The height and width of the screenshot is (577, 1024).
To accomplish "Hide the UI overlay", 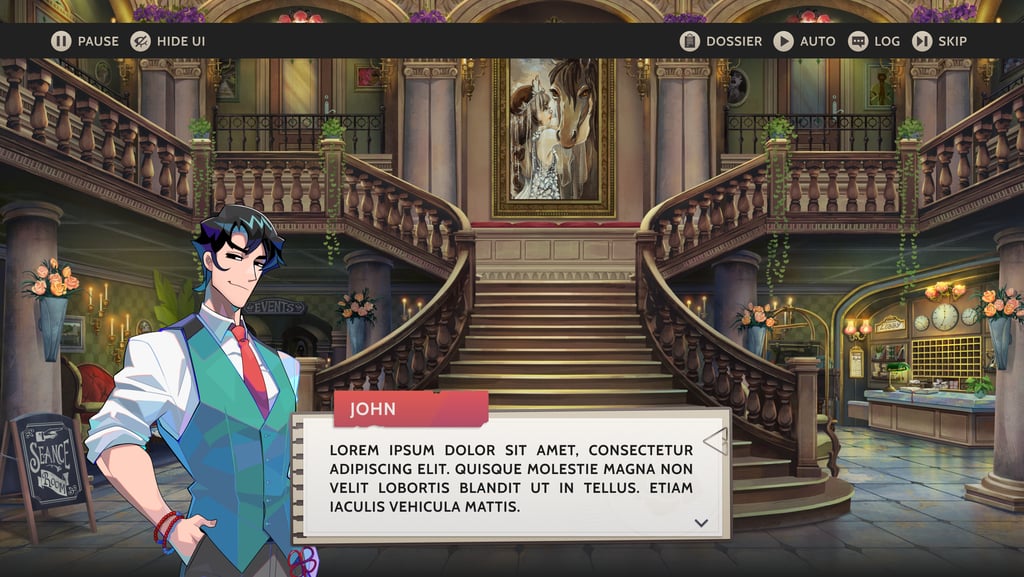I will click(167, 41).
